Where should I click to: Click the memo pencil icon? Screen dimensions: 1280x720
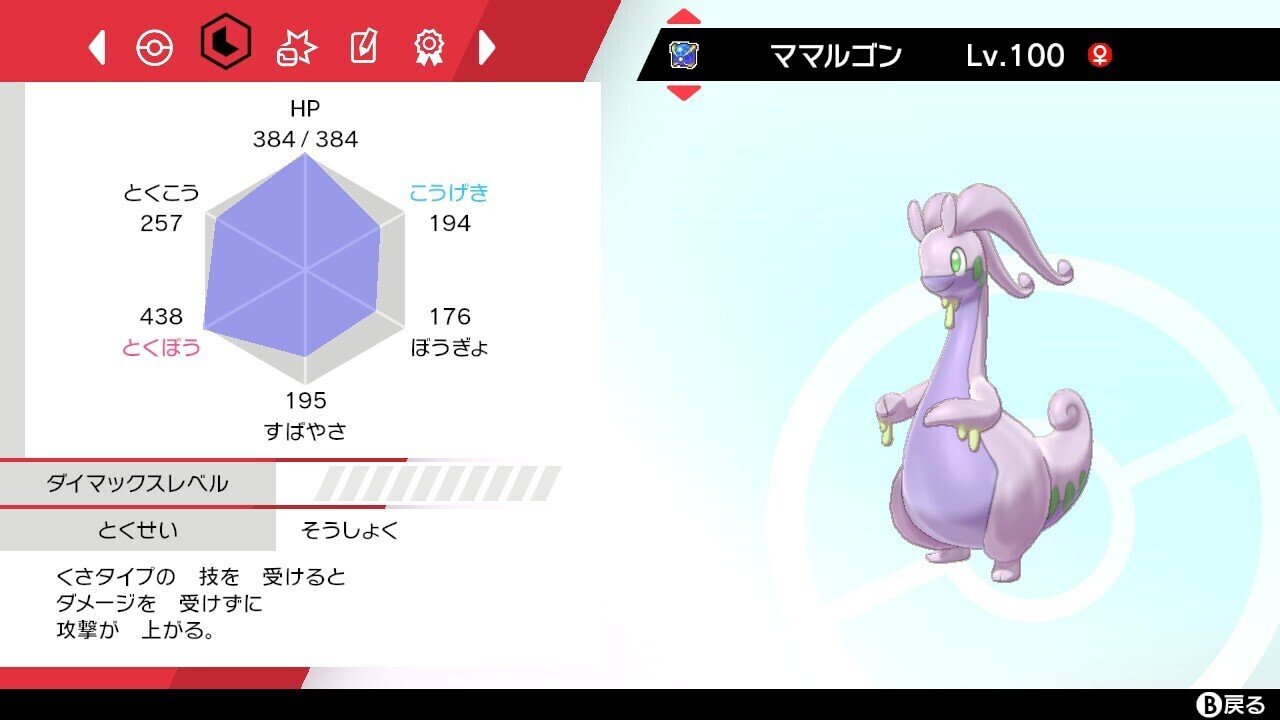pos(365,48)
